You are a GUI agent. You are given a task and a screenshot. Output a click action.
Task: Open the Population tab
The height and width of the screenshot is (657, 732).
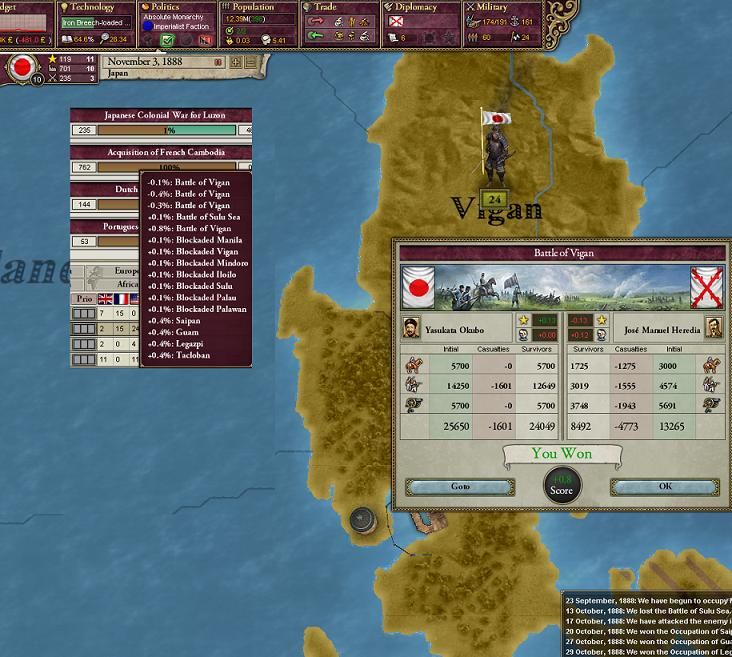pos(252,7)
